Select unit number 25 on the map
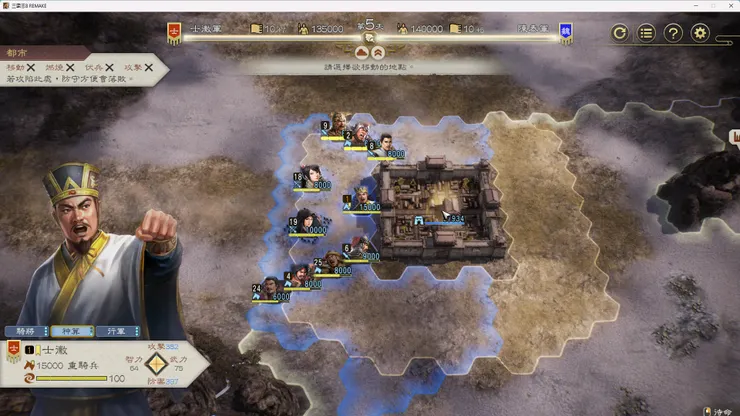Image resolution: width=740 pixels, height=416 pixels. tap(333, 262)
